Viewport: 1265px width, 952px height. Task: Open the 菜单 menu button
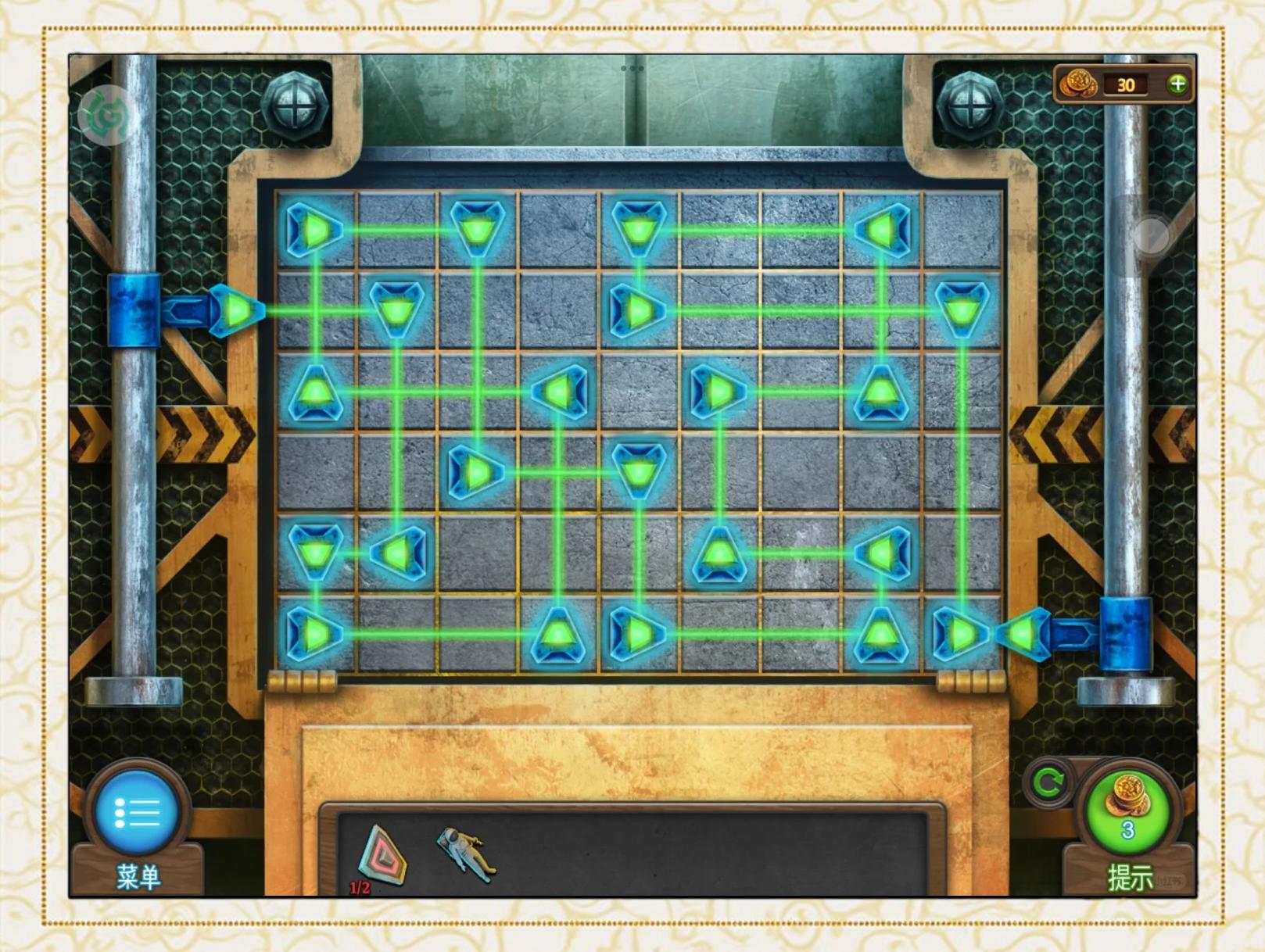(x=138, y=814)
